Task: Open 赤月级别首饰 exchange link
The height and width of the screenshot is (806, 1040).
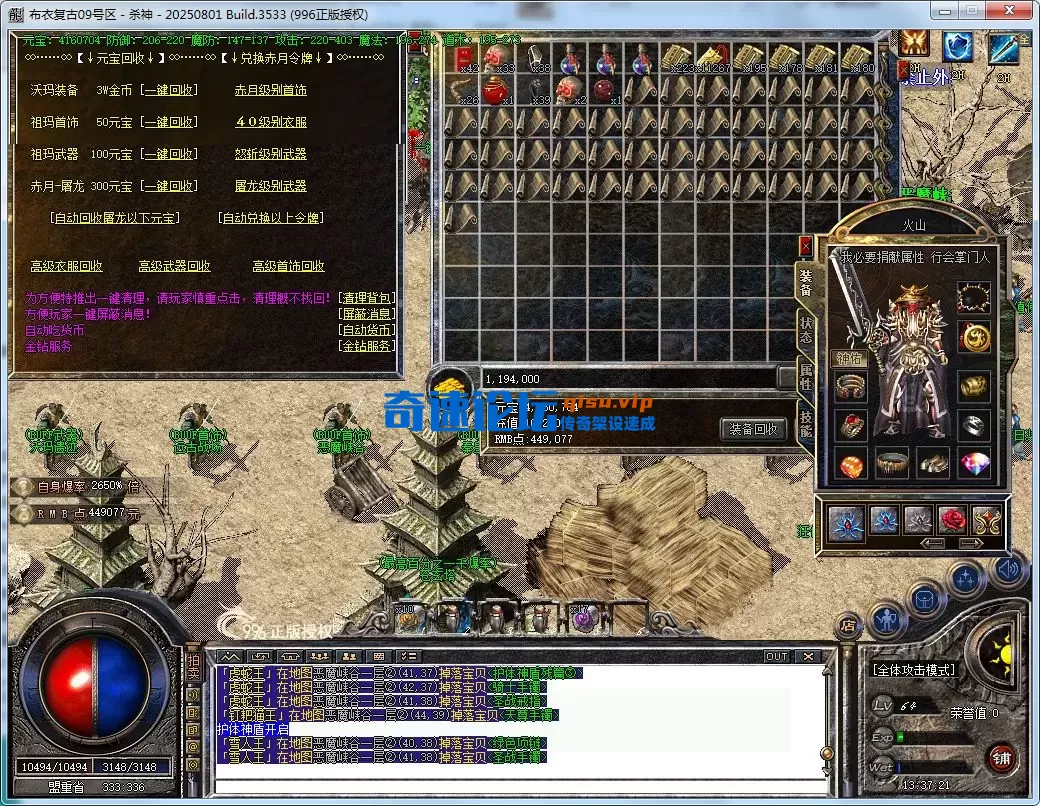Action: tap(270, 90)
